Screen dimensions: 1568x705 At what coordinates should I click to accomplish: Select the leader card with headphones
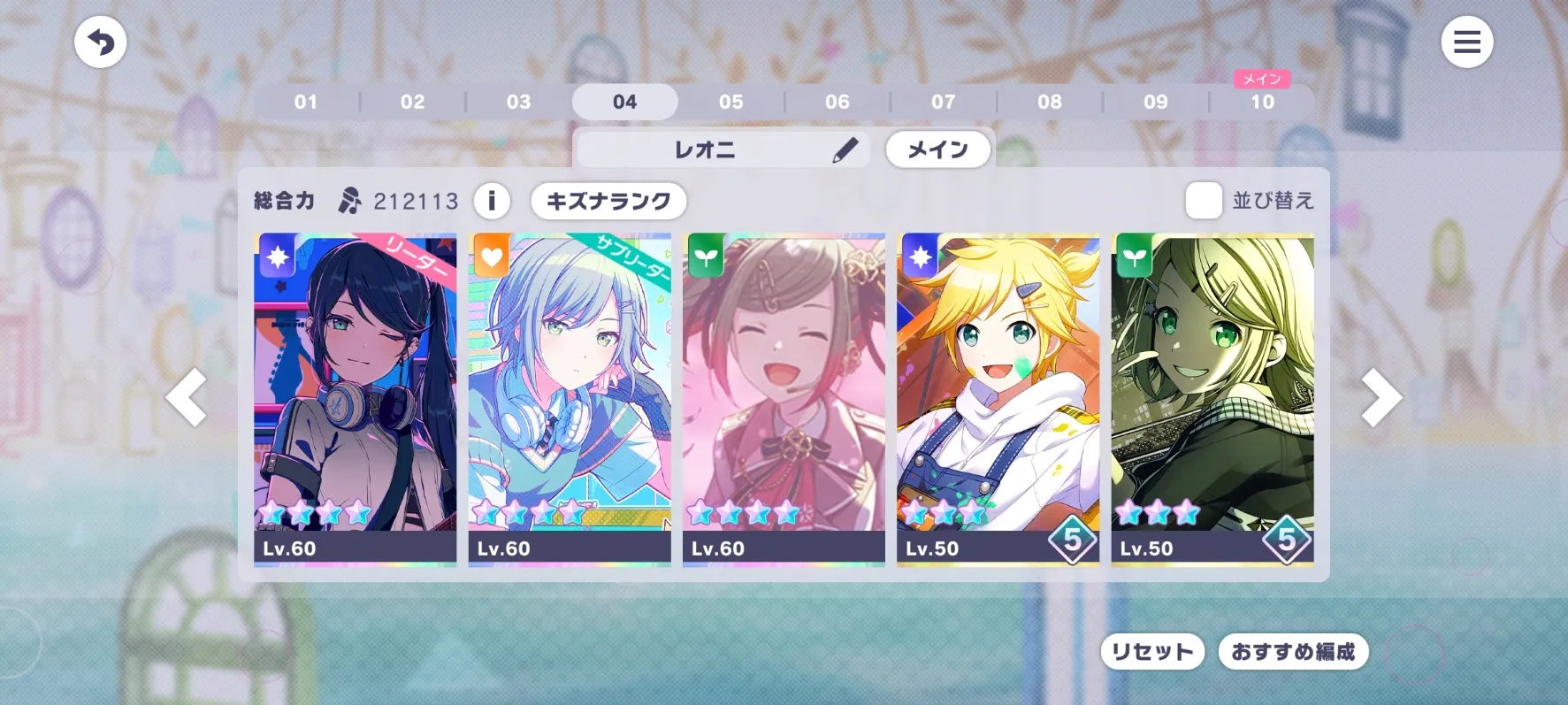click(355, 398)
